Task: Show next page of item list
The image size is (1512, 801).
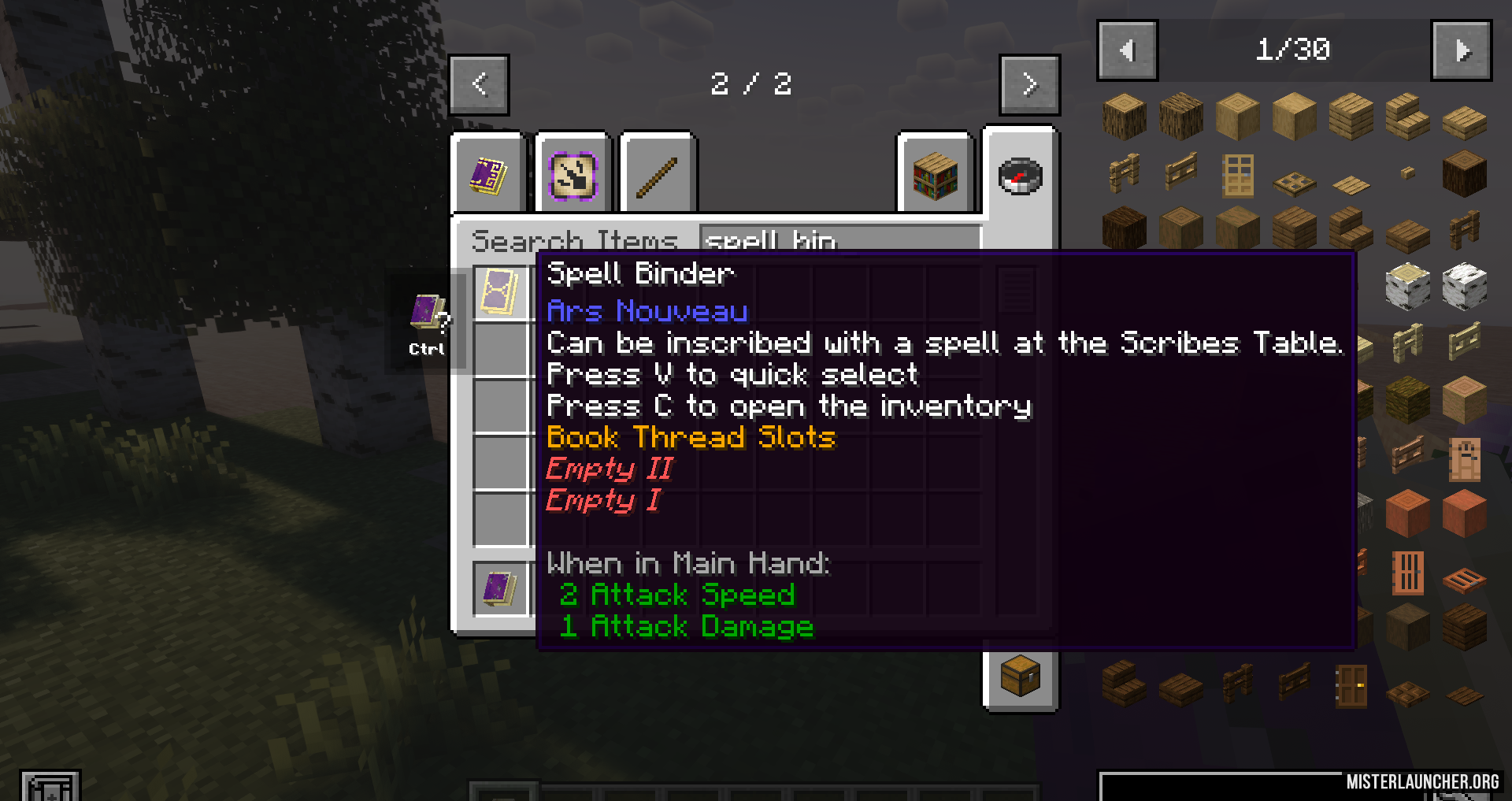Action: point(1462,51)
